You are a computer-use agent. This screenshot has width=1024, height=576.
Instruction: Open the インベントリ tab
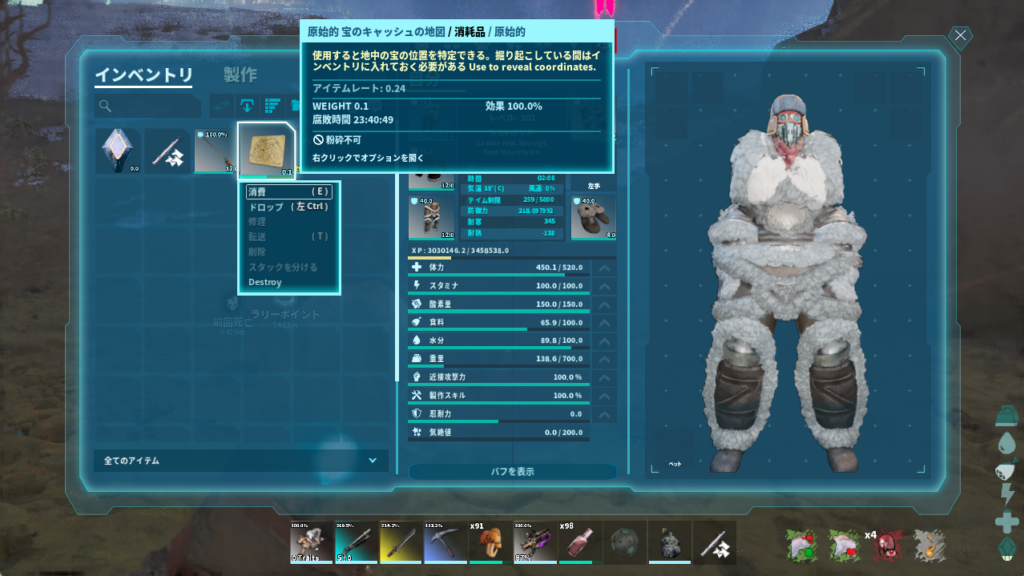(144, 75)
